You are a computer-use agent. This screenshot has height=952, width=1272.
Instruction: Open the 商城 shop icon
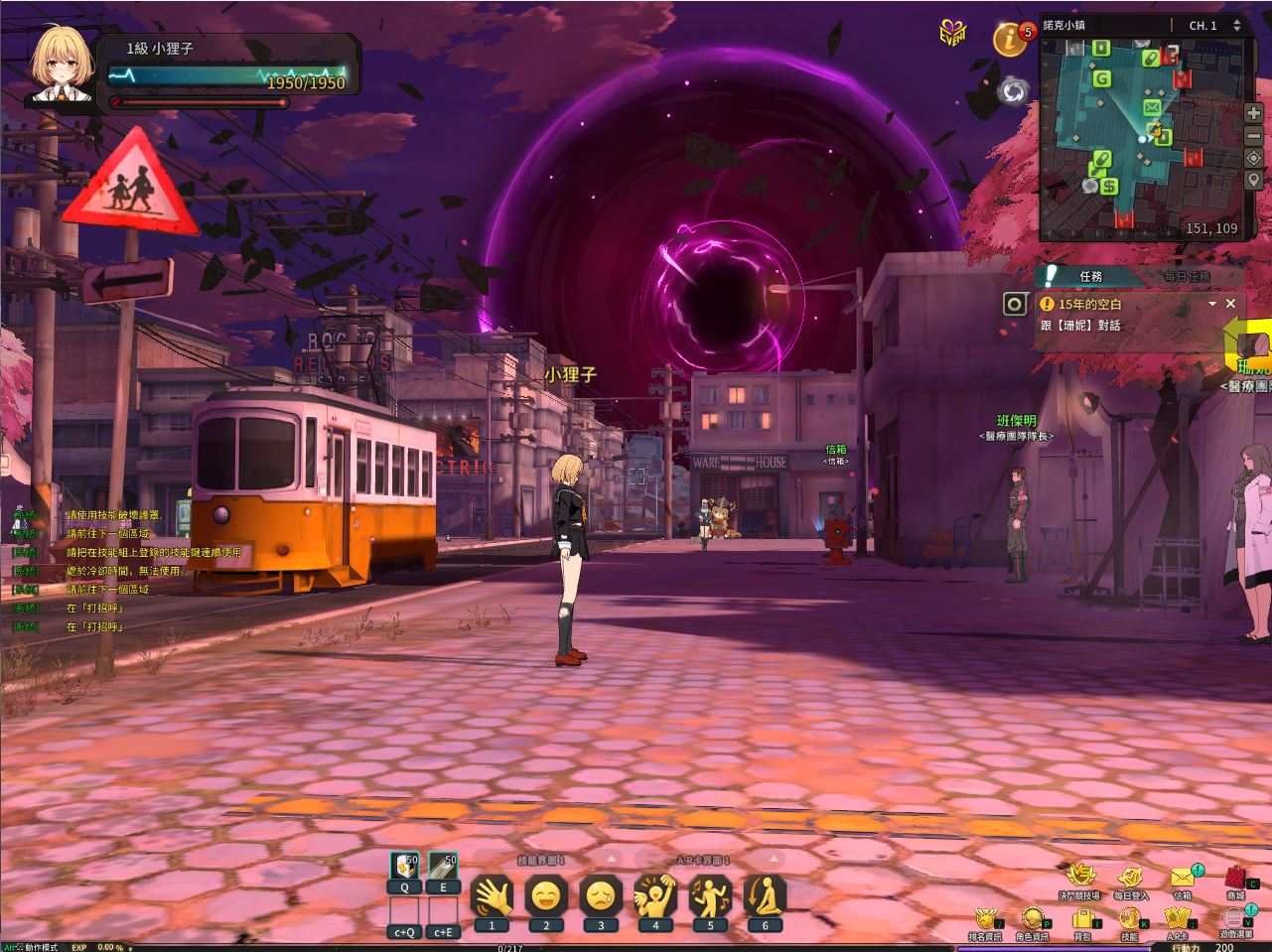1236,879
